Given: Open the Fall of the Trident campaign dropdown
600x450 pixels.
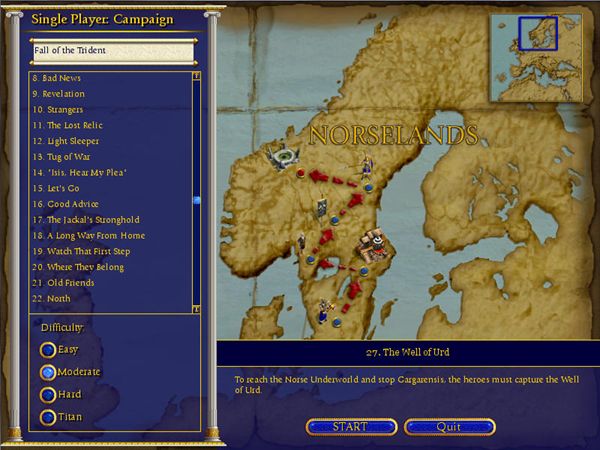Looking at the screenshot, I should click(110, 49).
